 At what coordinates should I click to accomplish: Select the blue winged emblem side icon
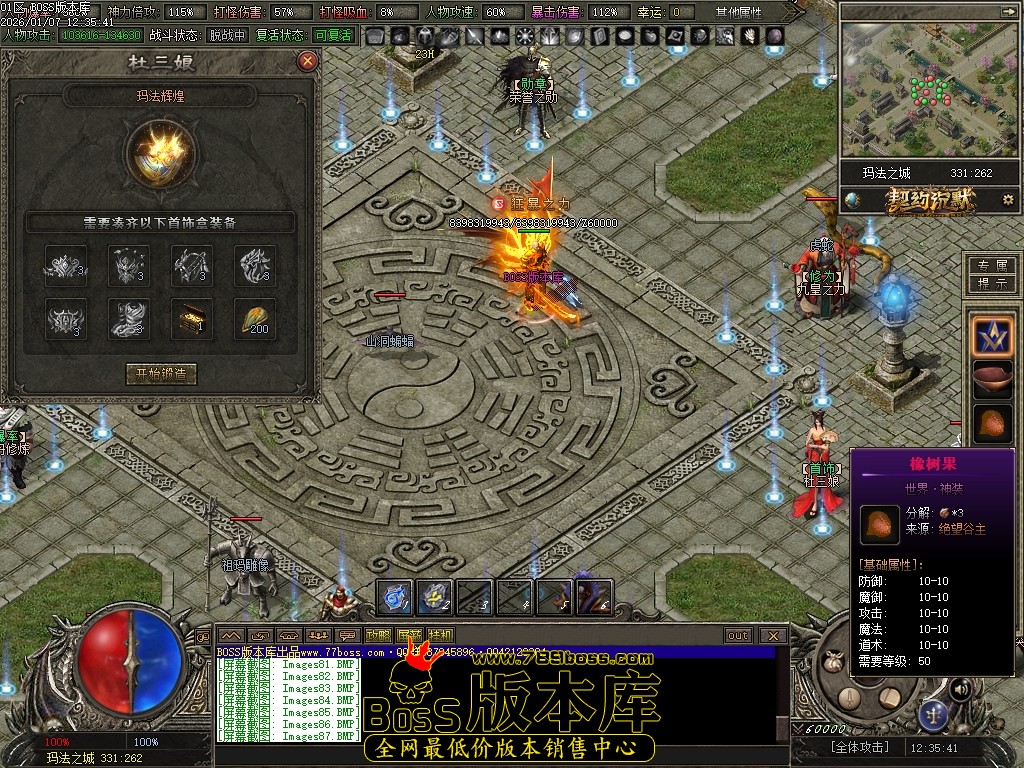tap(993, 336)
